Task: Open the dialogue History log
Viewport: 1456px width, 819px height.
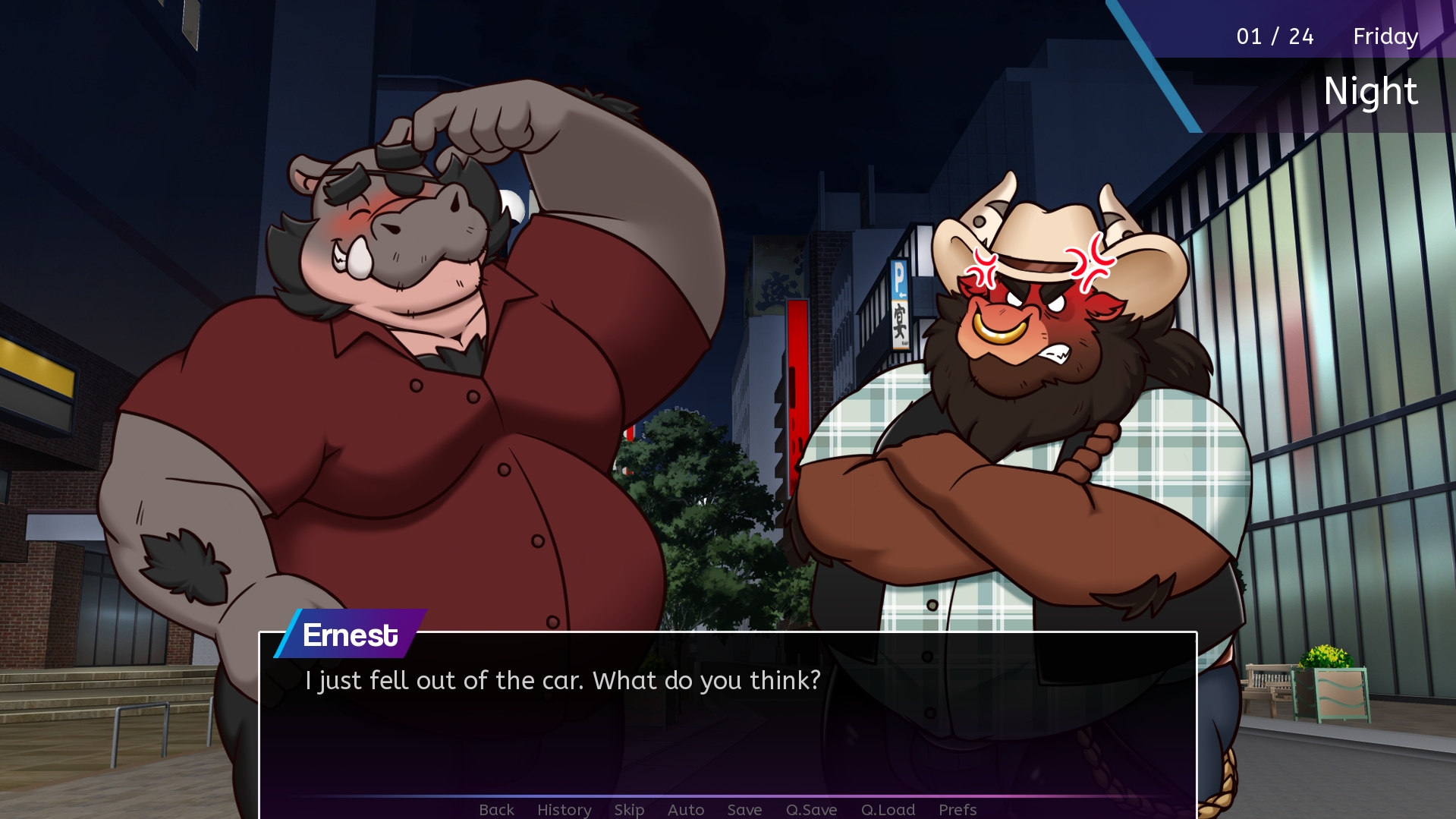Action: tap(564, 810)
